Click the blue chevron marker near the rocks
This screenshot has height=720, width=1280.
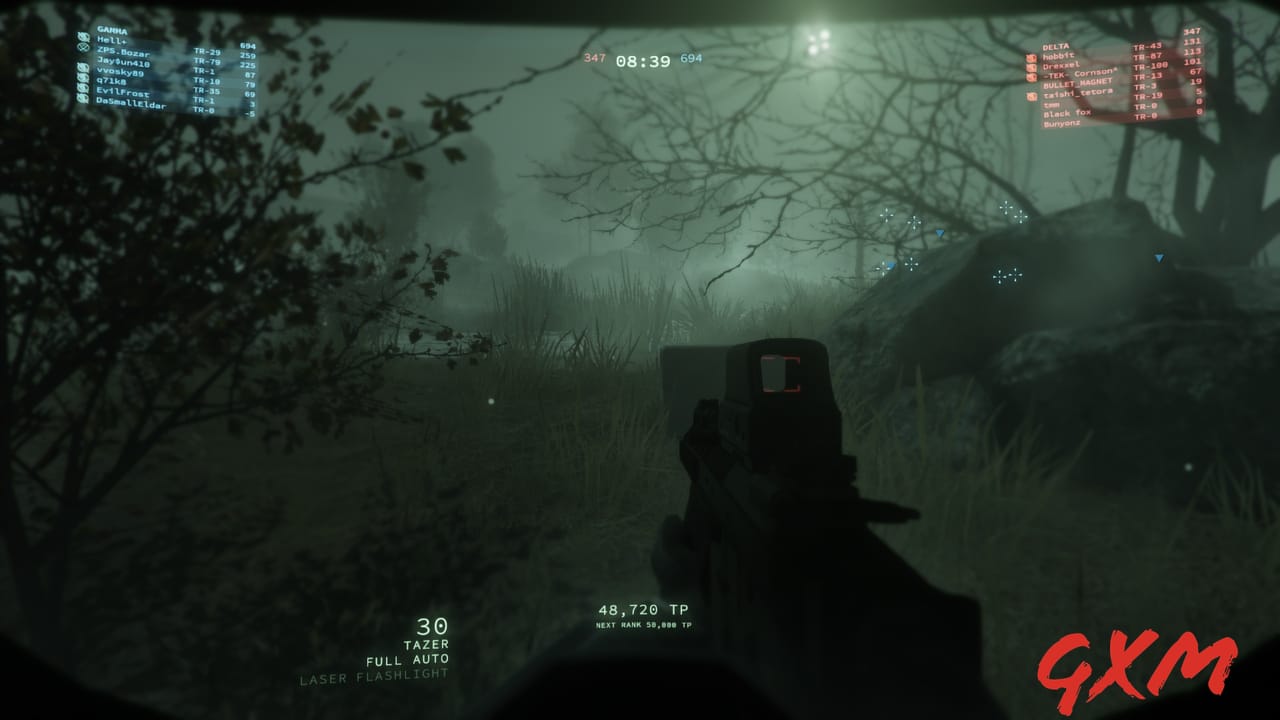click(x=1157, y=257)
